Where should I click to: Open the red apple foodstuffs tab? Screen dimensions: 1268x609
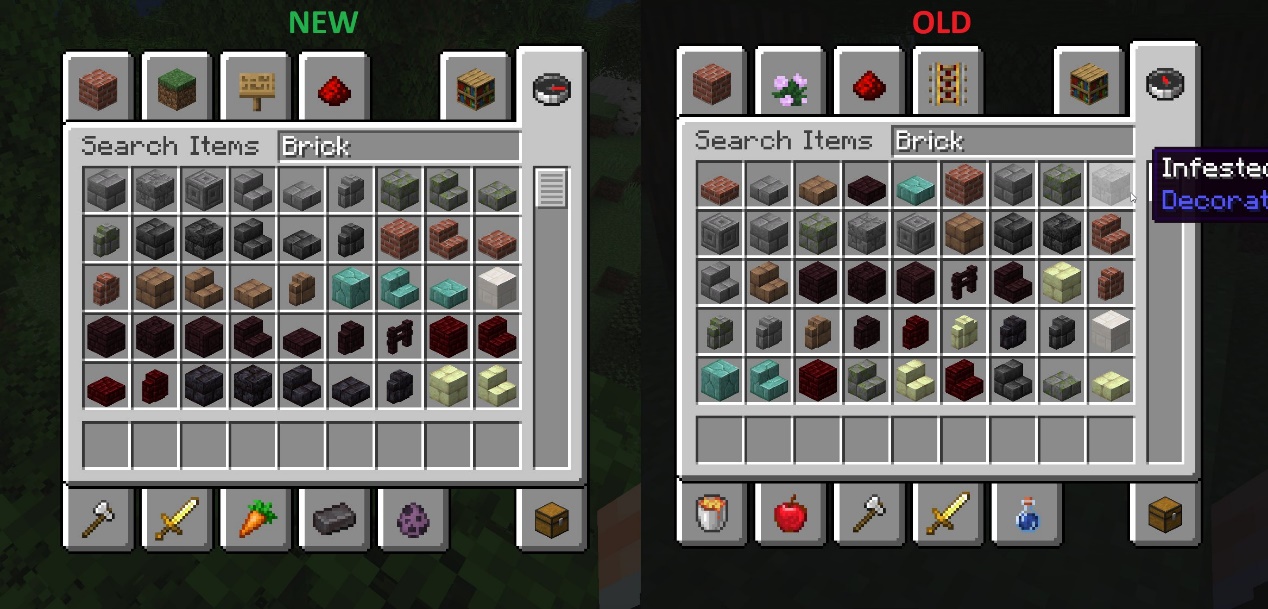pyautogui.click(x=790, y=516)
